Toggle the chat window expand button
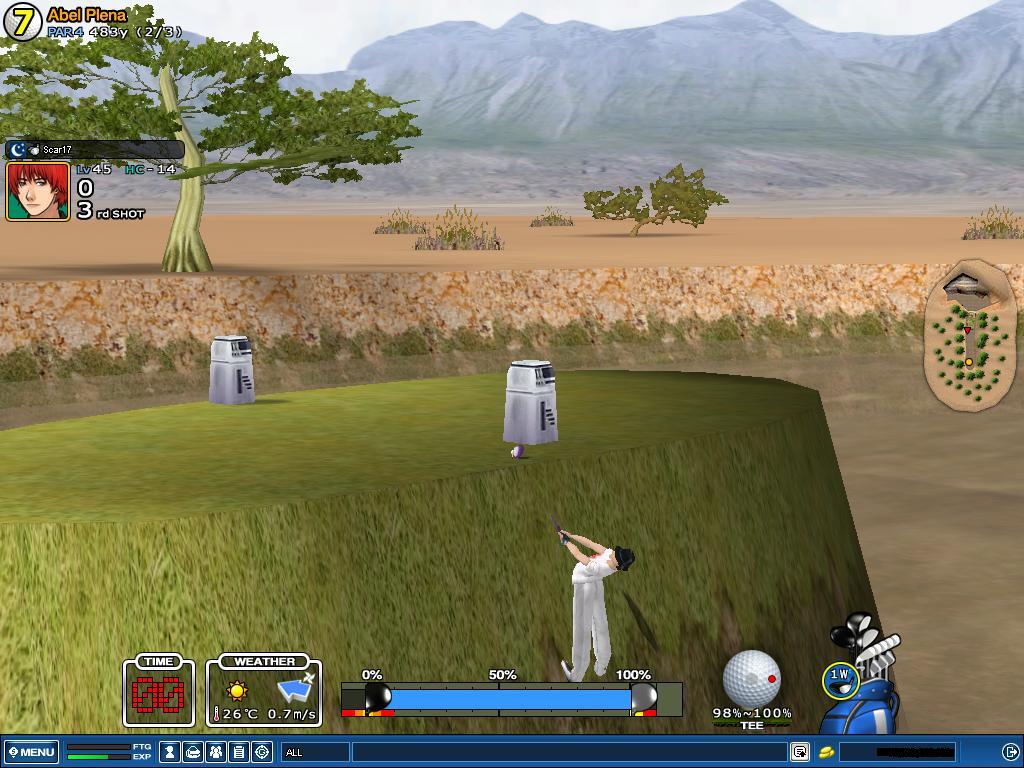The image size is (1024, 768). pyautogui.click(x=800, y=752)
